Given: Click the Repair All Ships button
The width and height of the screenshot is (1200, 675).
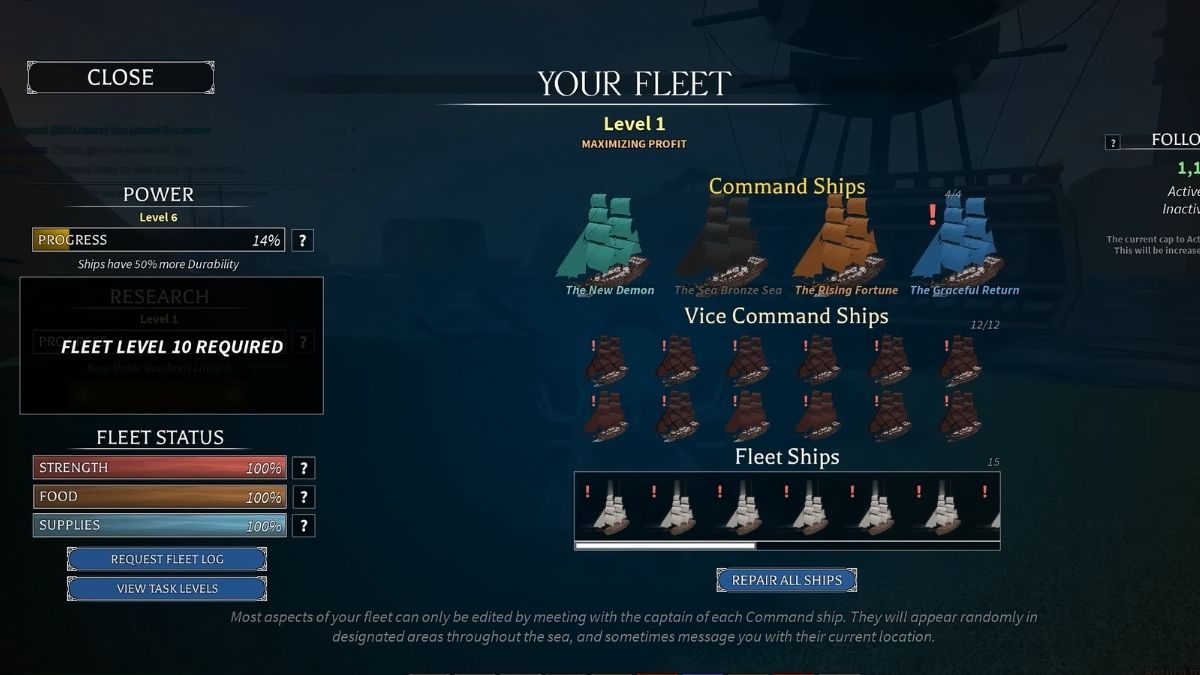Looking at the screenshot, I should pos(786,580).
